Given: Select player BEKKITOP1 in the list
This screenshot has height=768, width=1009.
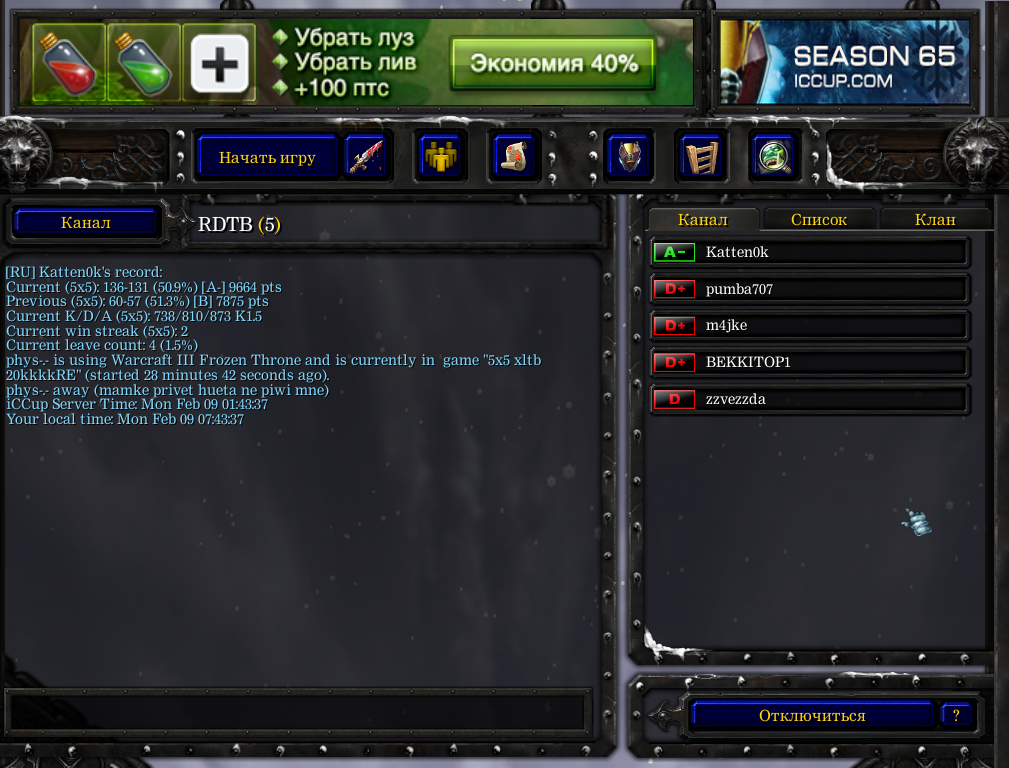Looking at the screenshot, I should click(810, 362).
